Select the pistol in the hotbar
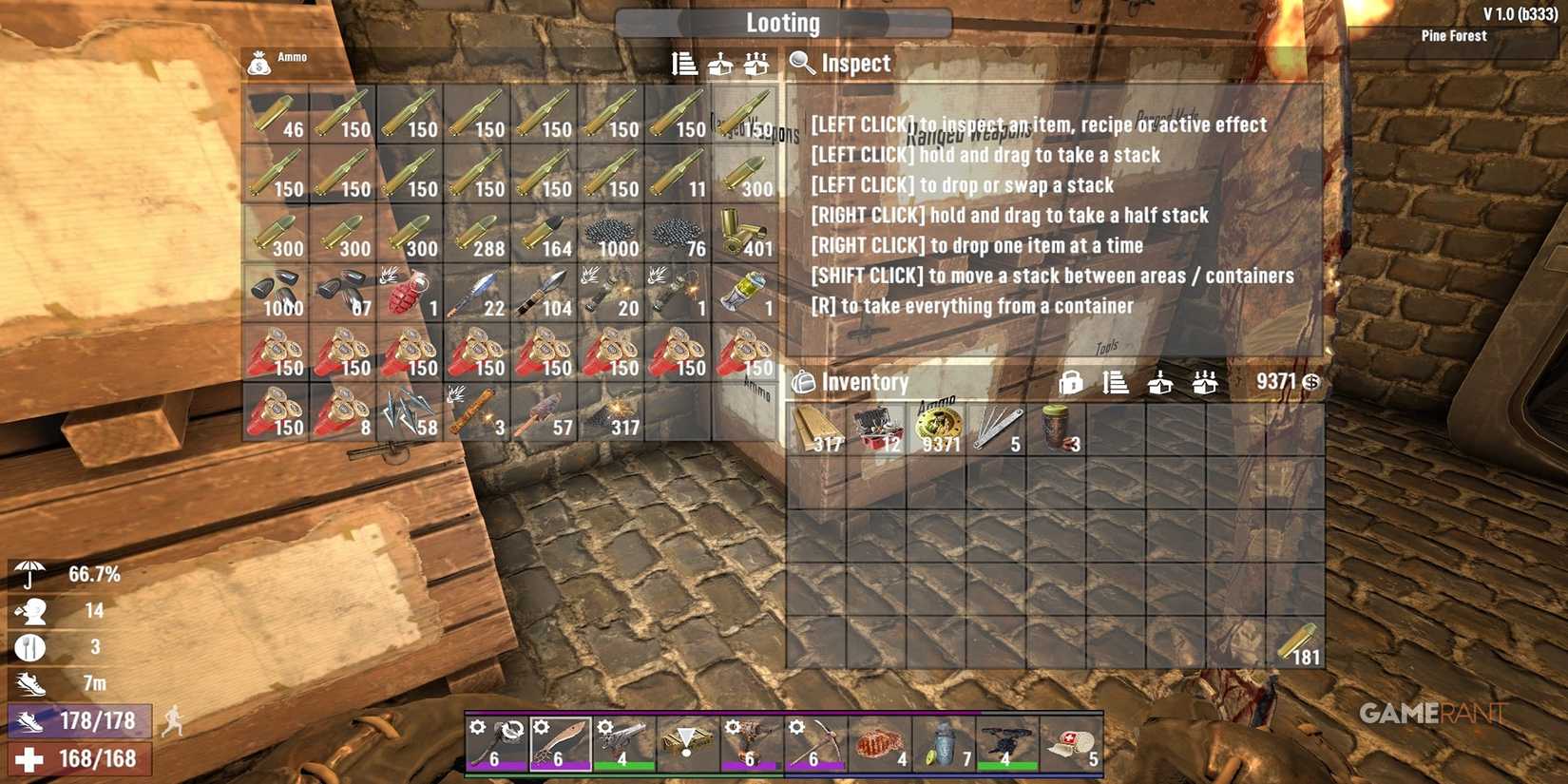This screenshot has width=1568, height=784. click(x=622, y=741)
